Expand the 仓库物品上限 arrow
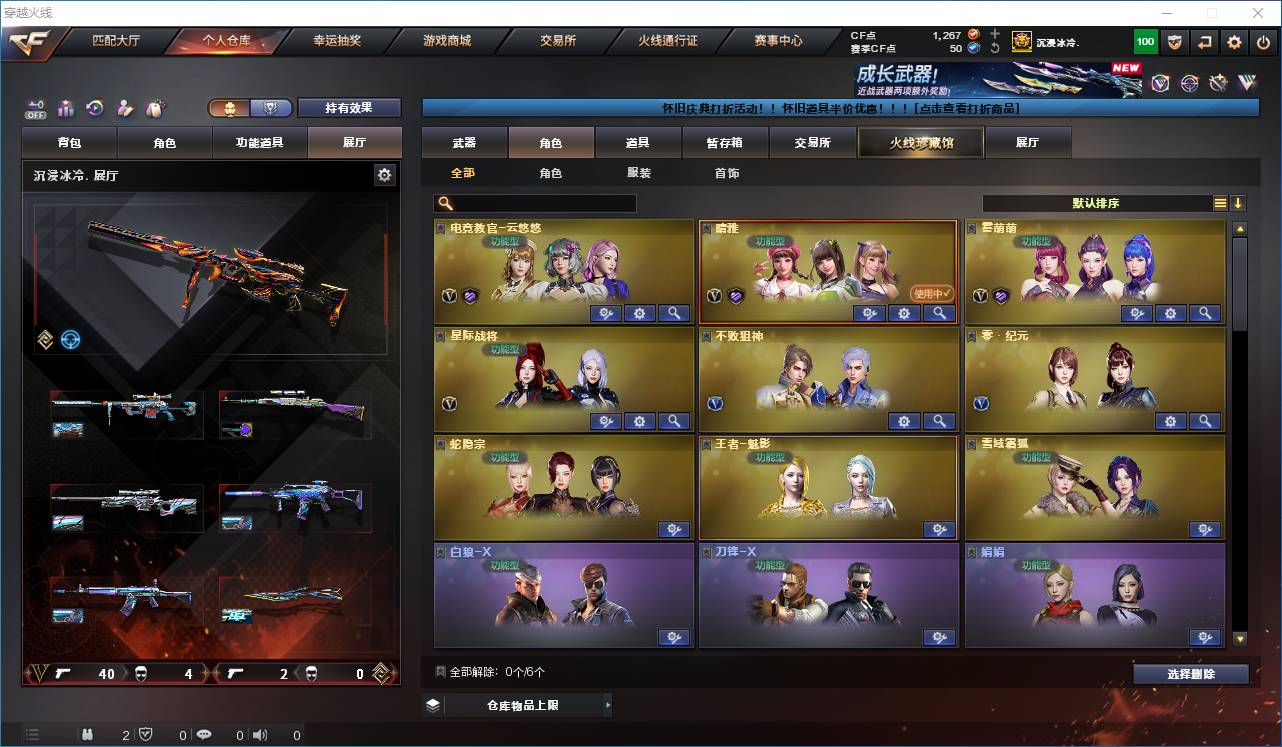The image size is (1282, 747). pos(608,704)
